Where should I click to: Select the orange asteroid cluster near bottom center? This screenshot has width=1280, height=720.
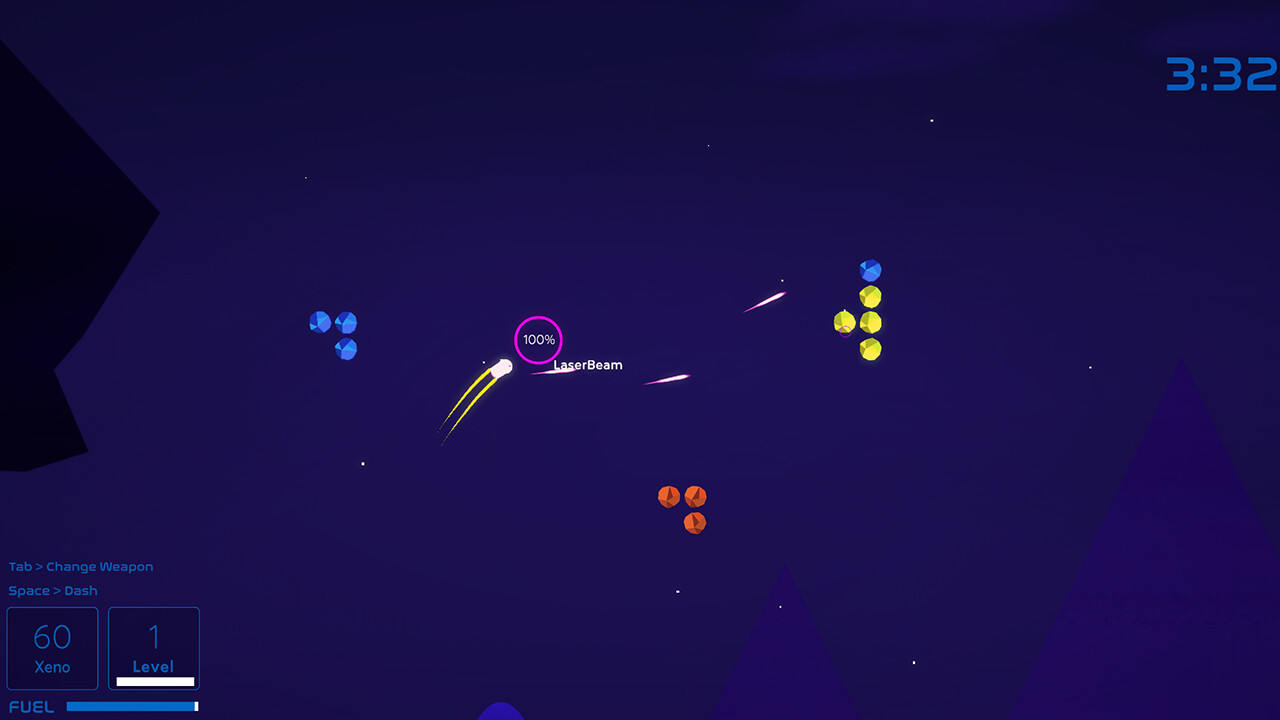tap(682, 507)
